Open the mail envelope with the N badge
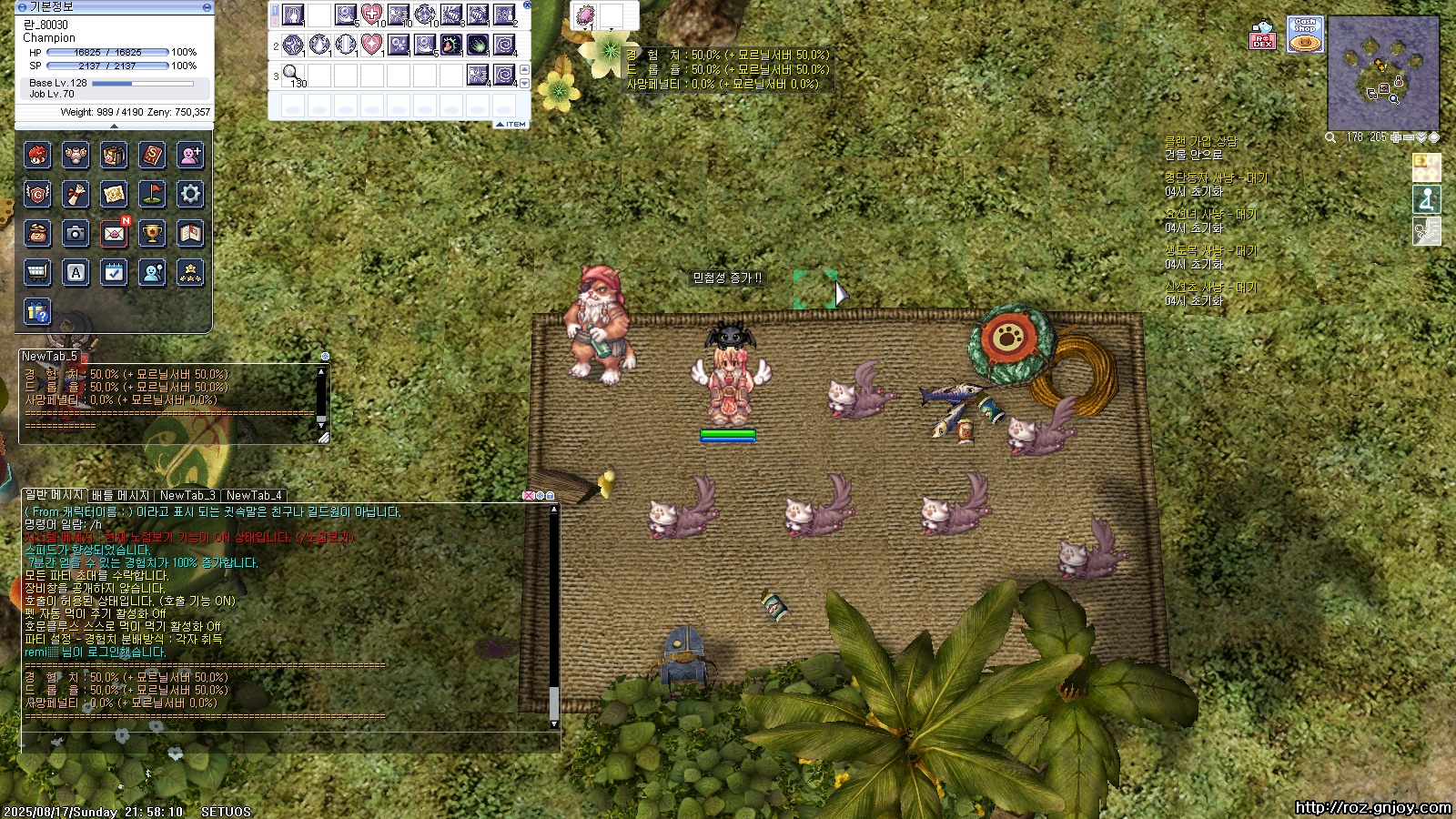 (114, 233)
